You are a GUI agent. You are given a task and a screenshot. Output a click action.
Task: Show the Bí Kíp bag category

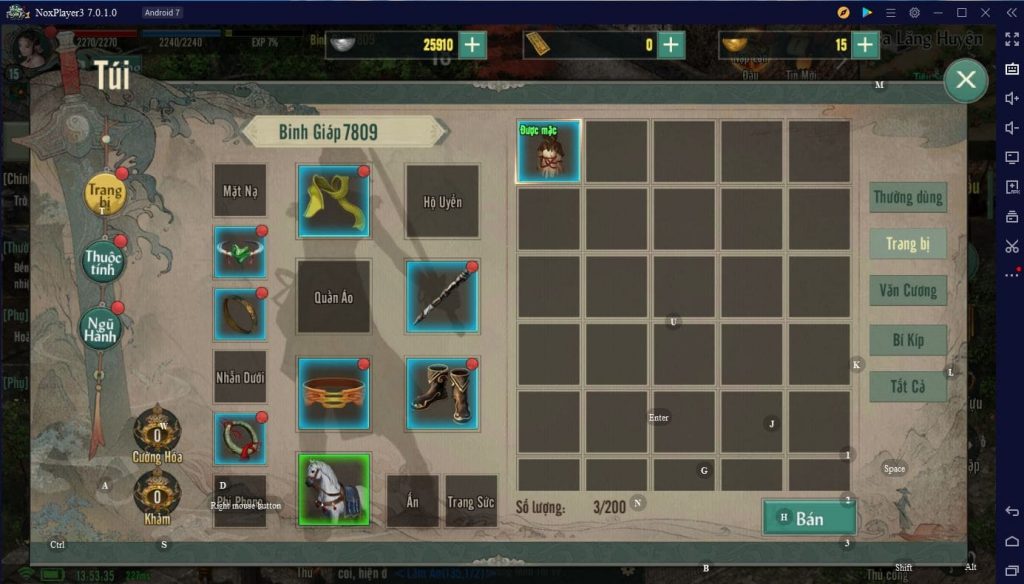[x=908, y=340]
